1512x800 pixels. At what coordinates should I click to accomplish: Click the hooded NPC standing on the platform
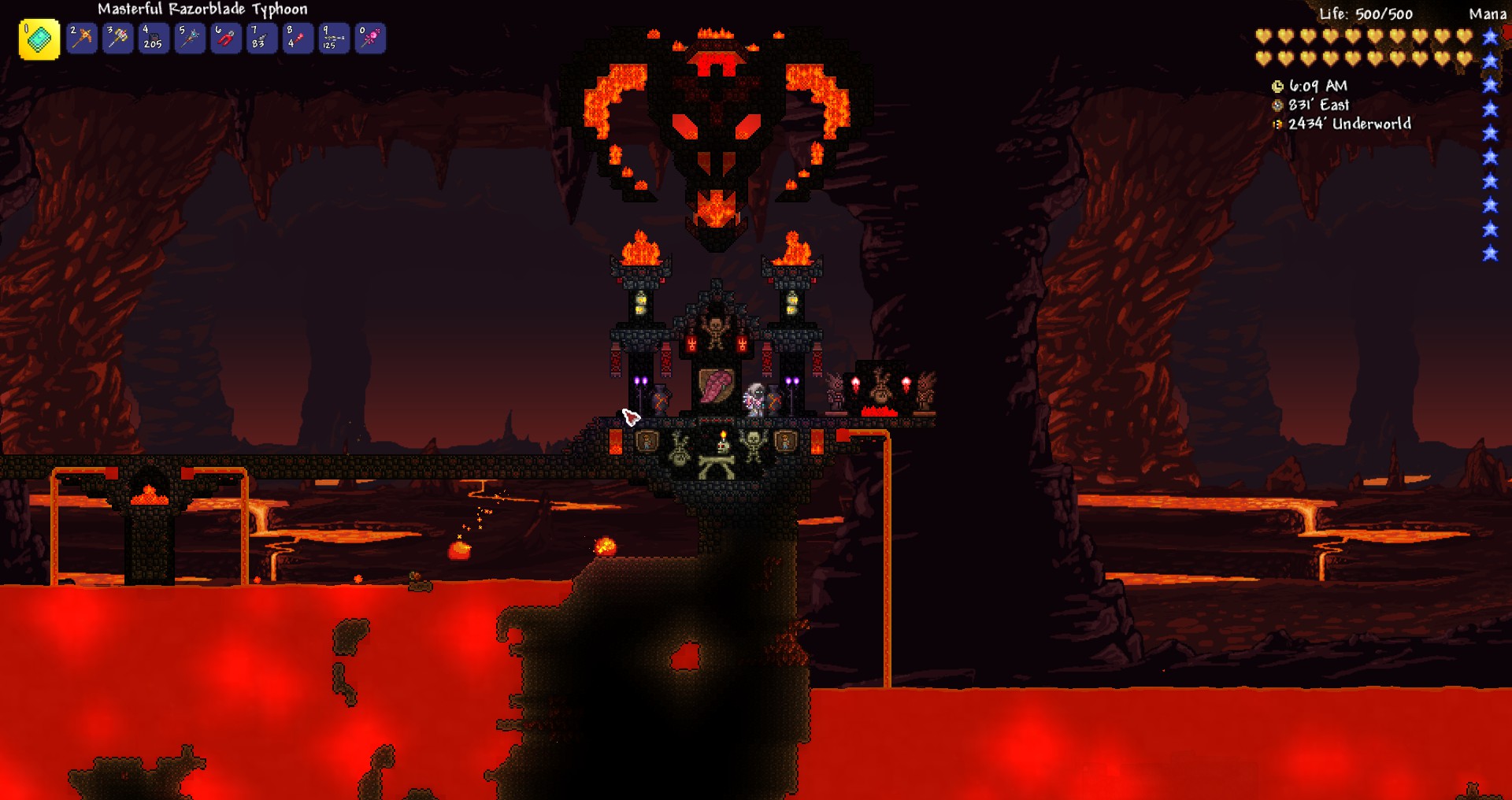pos(756,398)
